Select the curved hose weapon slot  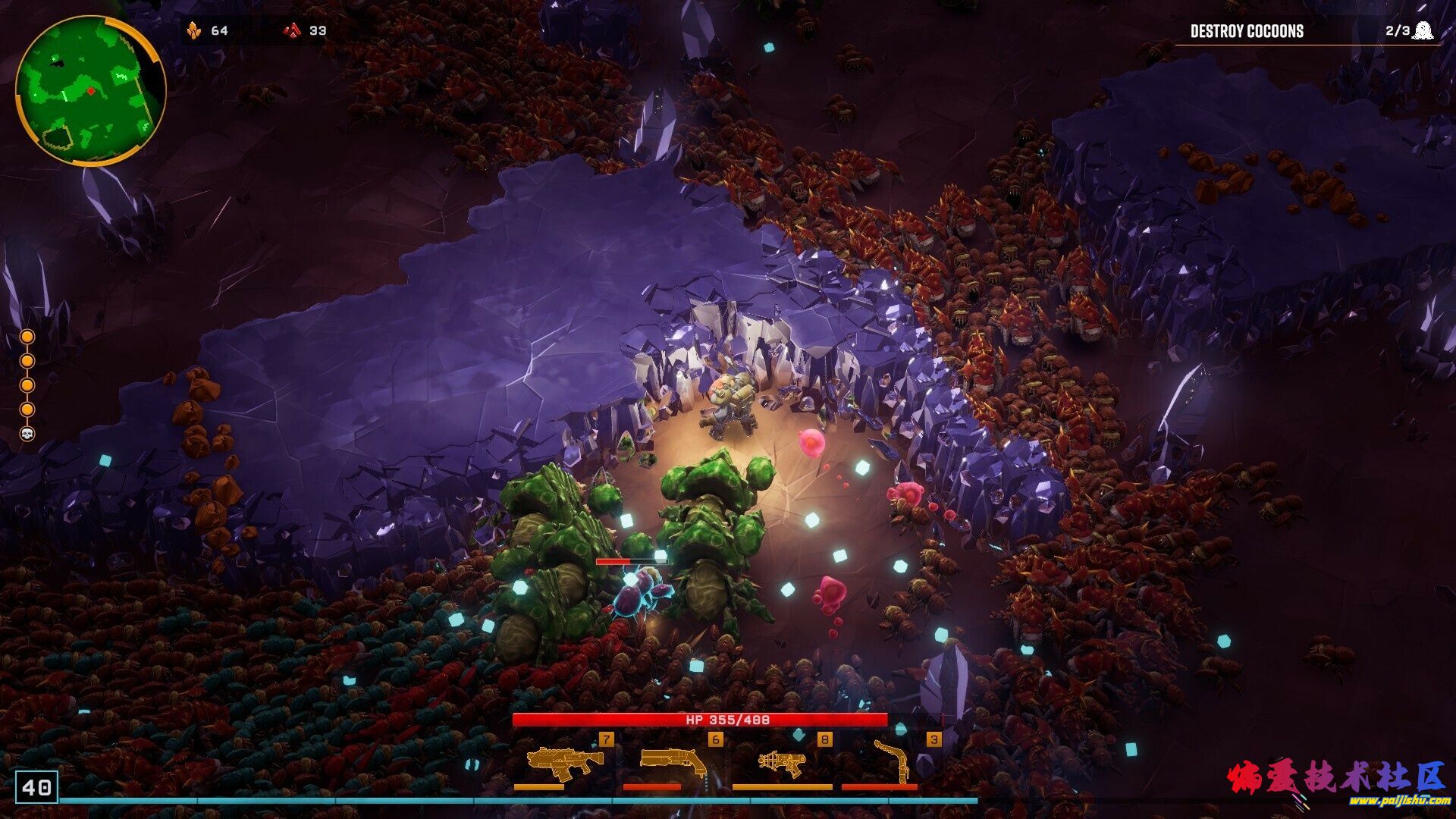[x=892, y=761]
